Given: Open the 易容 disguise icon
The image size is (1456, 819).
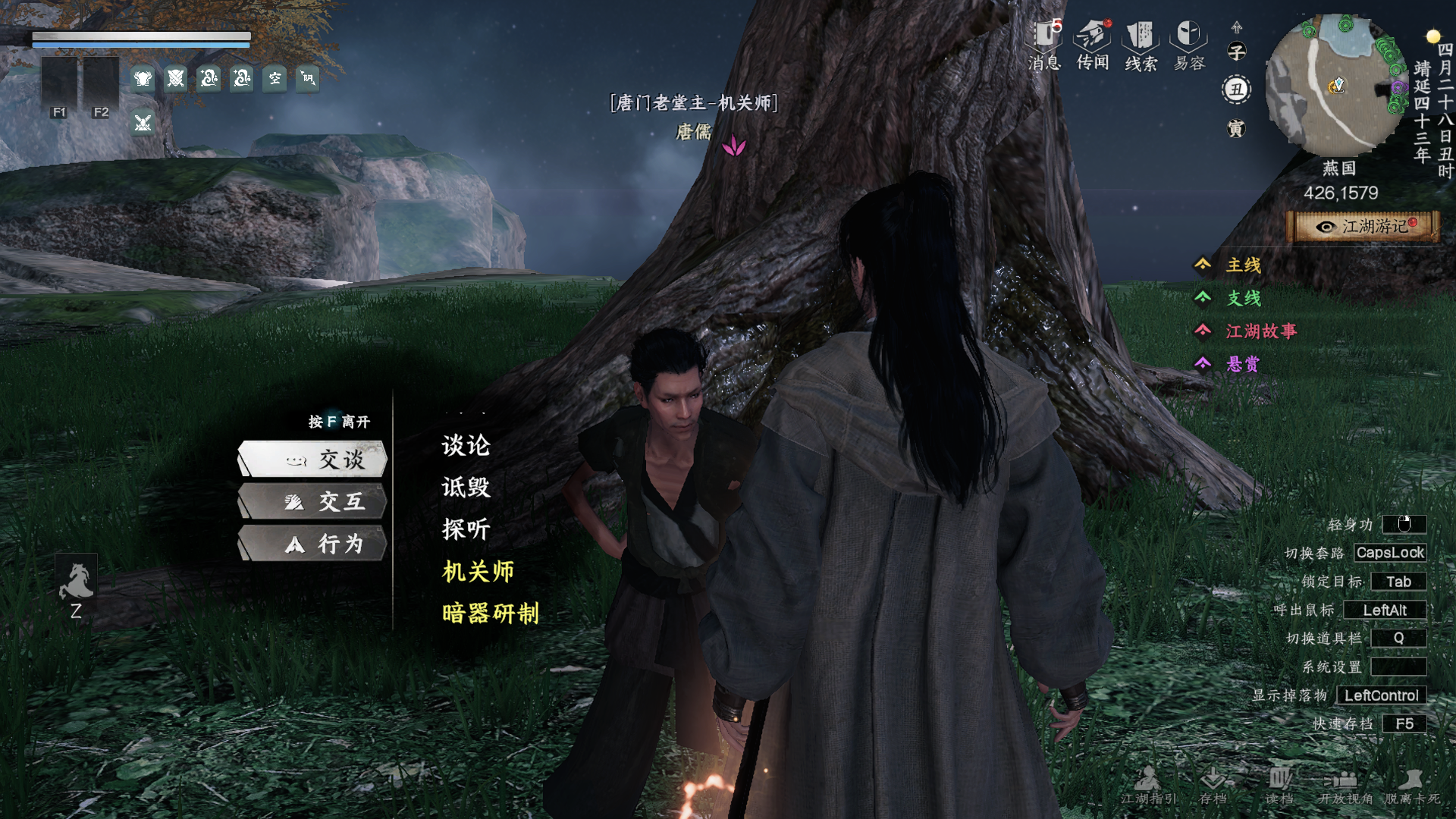Looking at the screenshot, I should (x=1189, y=45).
